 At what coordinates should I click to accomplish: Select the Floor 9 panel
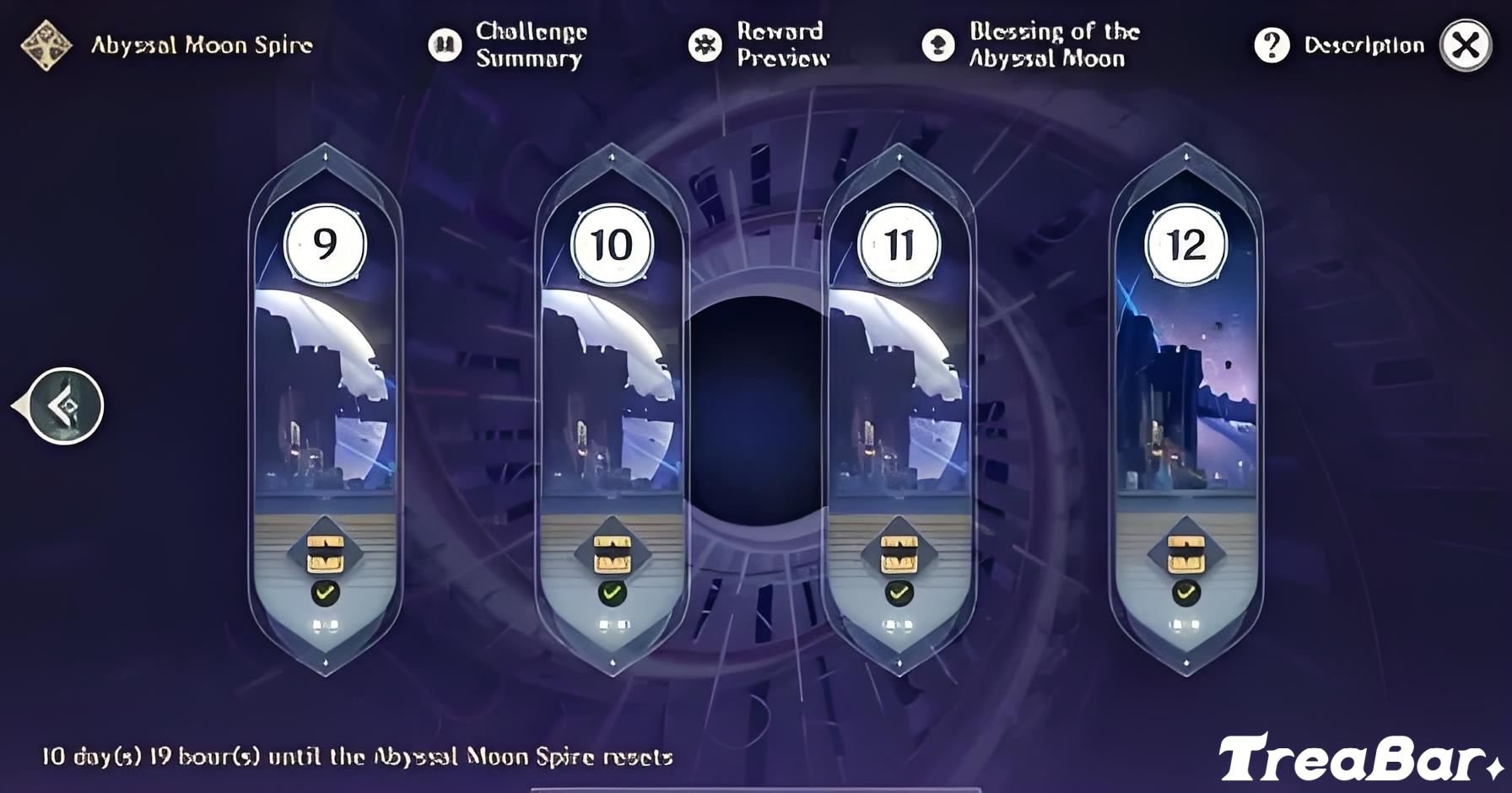[x=325, y=380]
